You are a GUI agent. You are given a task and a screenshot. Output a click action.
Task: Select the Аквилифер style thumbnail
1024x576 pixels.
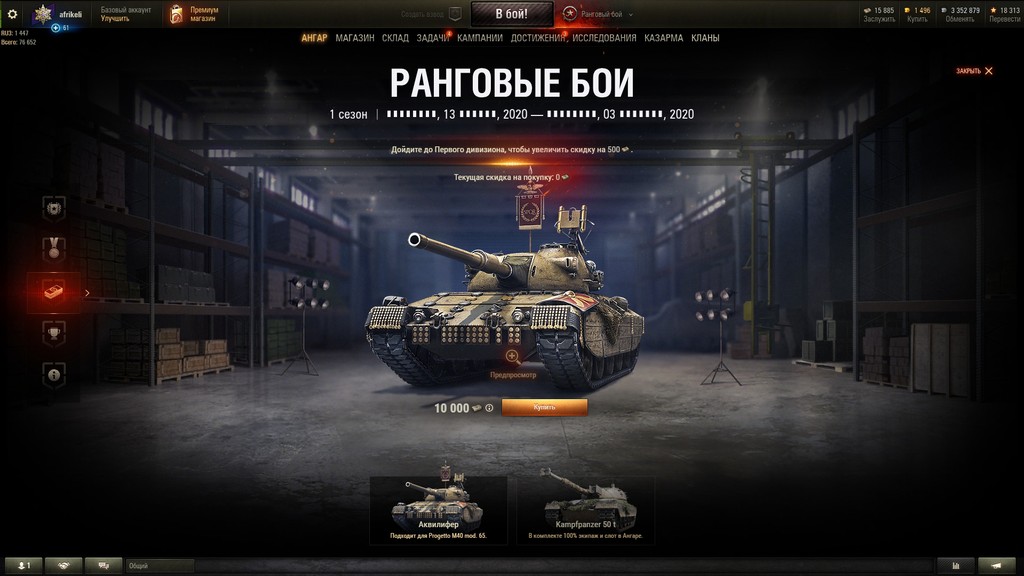438,509
